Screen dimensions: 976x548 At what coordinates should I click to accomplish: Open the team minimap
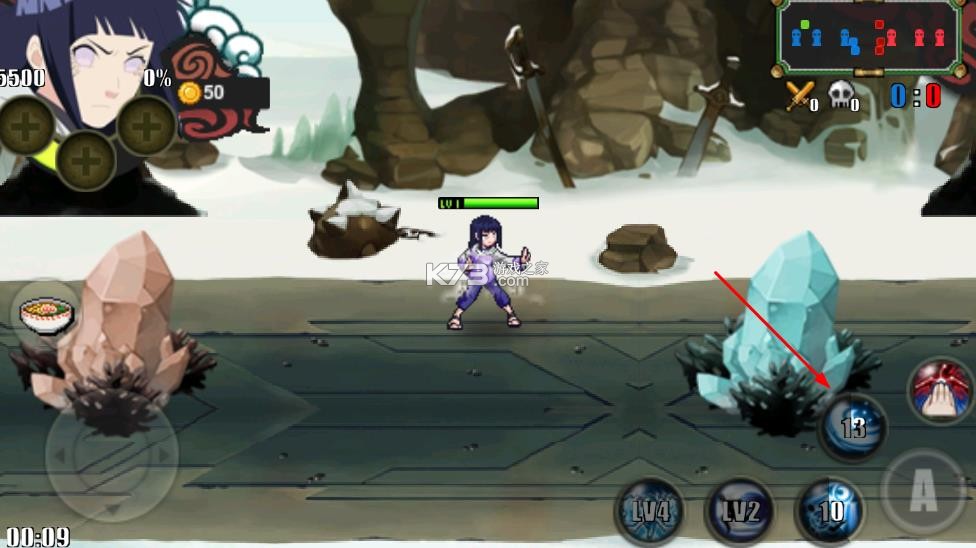point(868,37)
